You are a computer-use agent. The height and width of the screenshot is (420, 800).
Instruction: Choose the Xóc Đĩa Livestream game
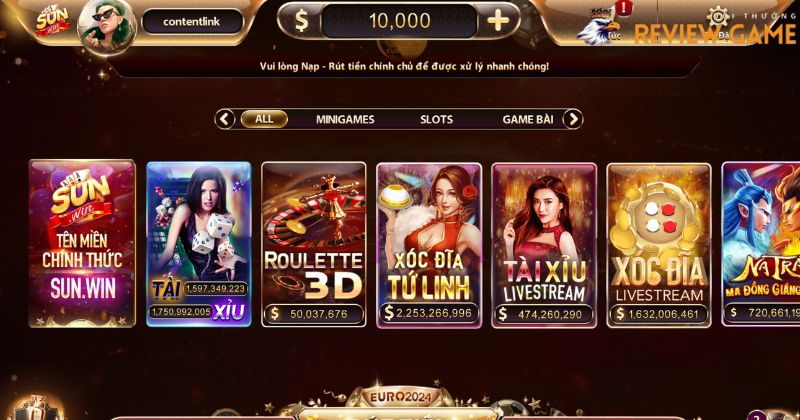[x=659, y=243]
